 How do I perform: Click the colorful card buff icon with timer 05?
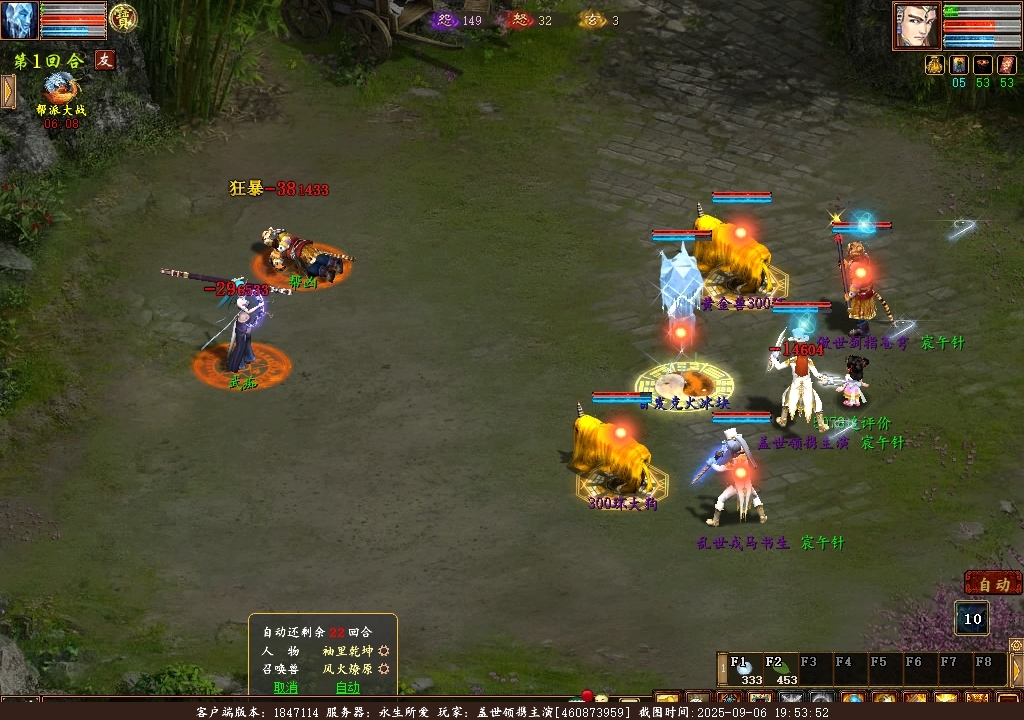coord(959,65)
